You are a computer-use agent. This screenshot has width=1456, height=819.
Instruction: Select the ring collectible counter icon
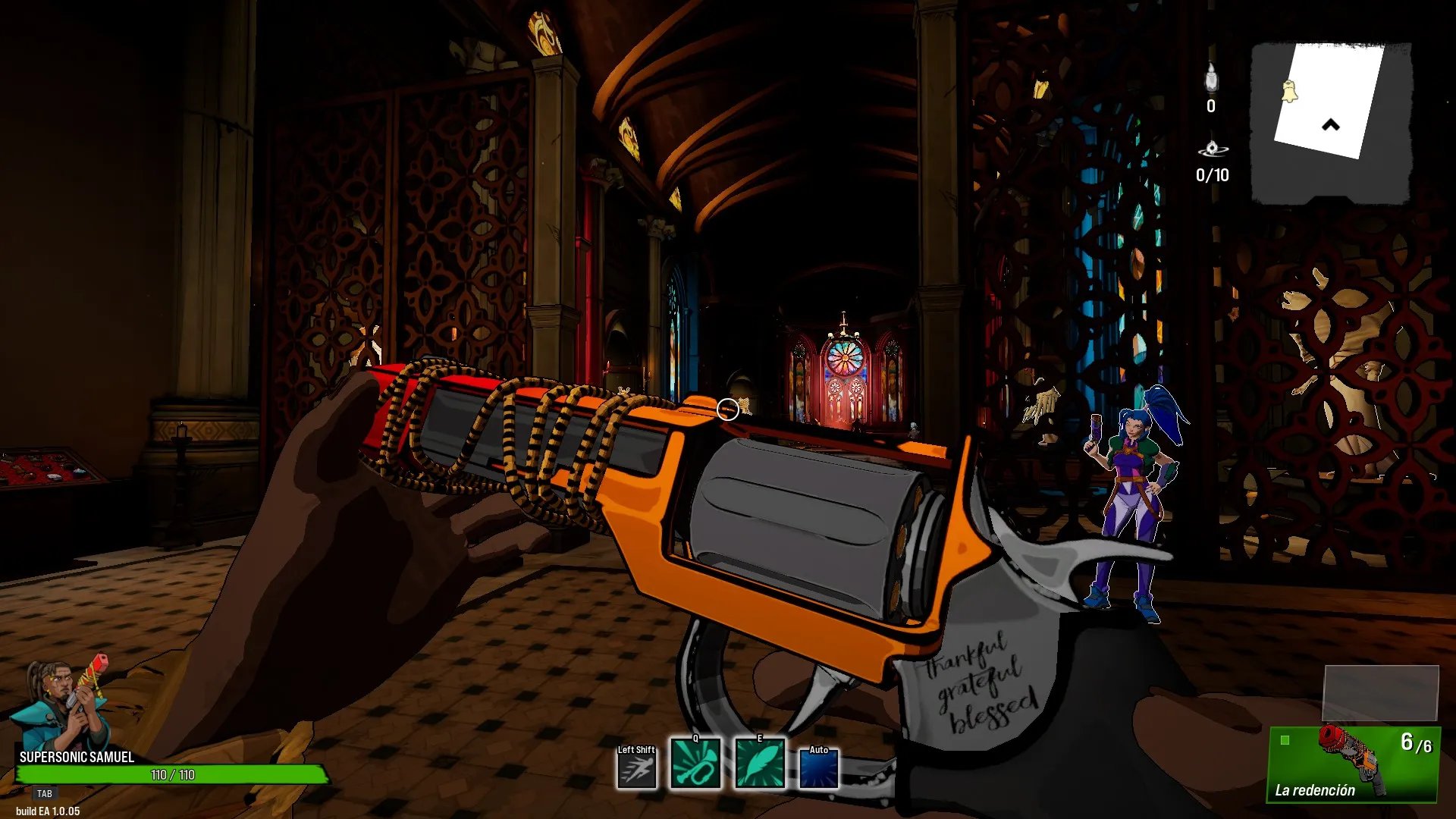[x=1212, y=149]
